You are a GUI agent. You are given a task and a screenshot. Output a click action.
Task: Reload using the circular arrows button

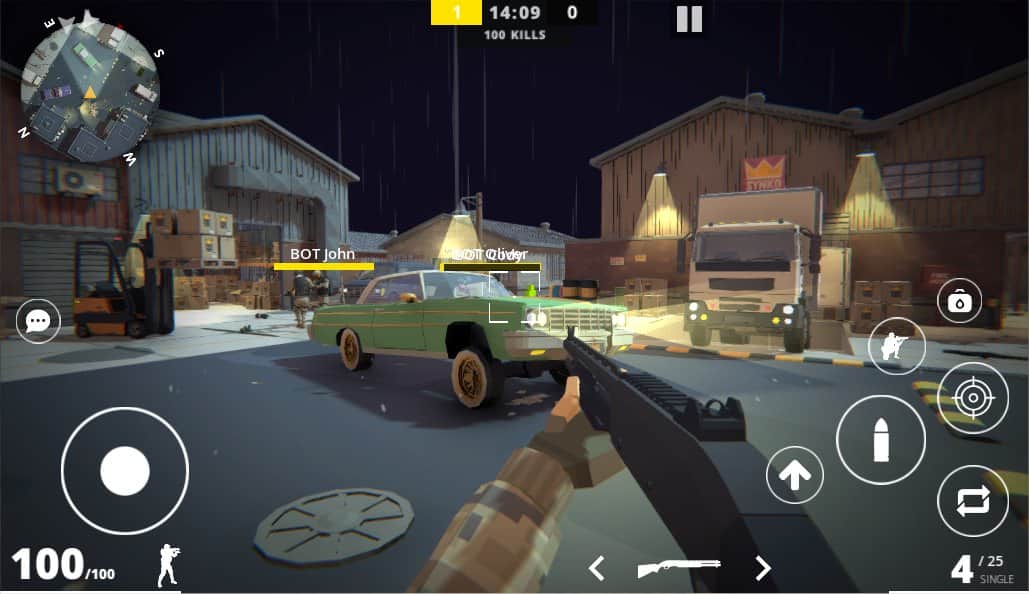tap(973, 500)
